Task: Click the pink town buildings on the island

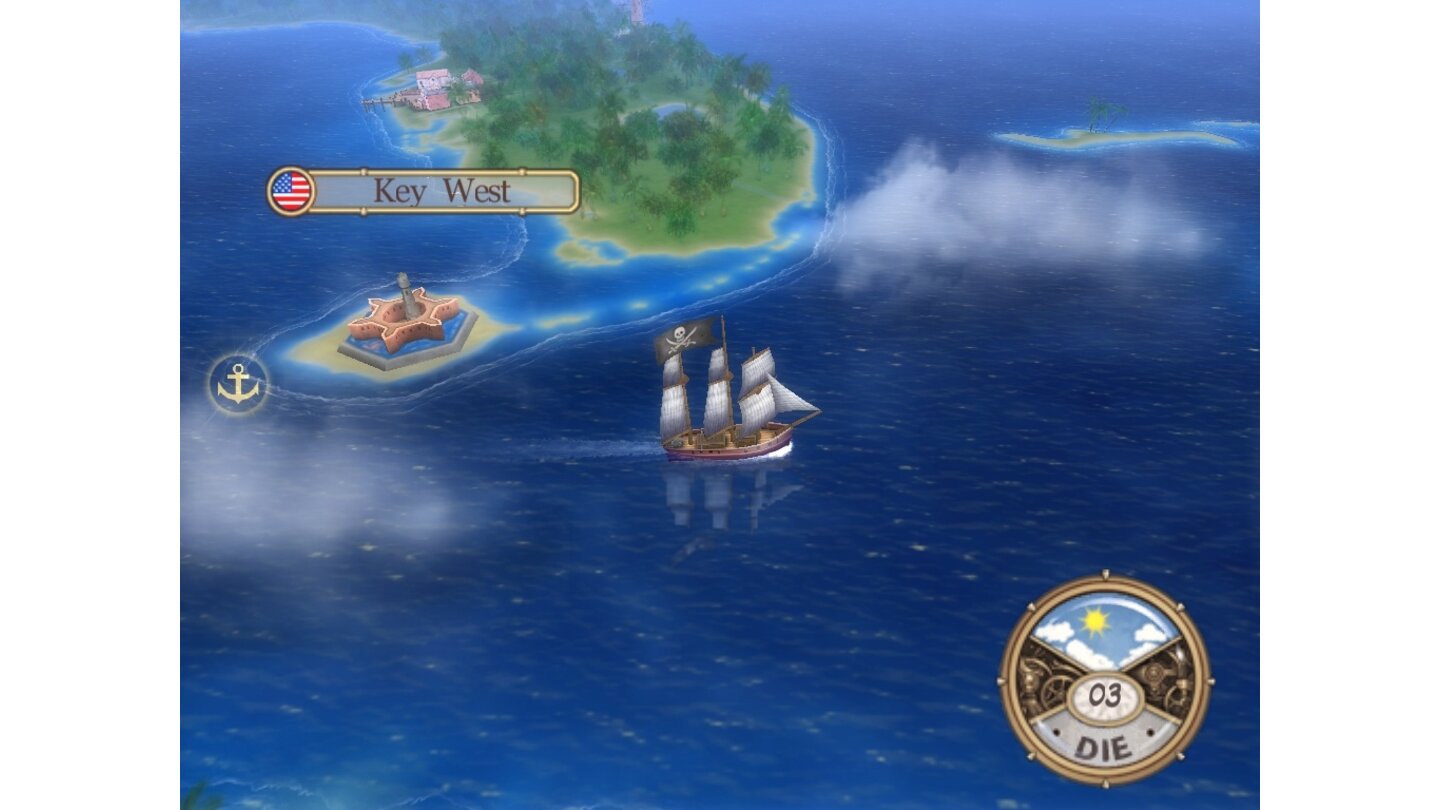Action: pos(430,82)
